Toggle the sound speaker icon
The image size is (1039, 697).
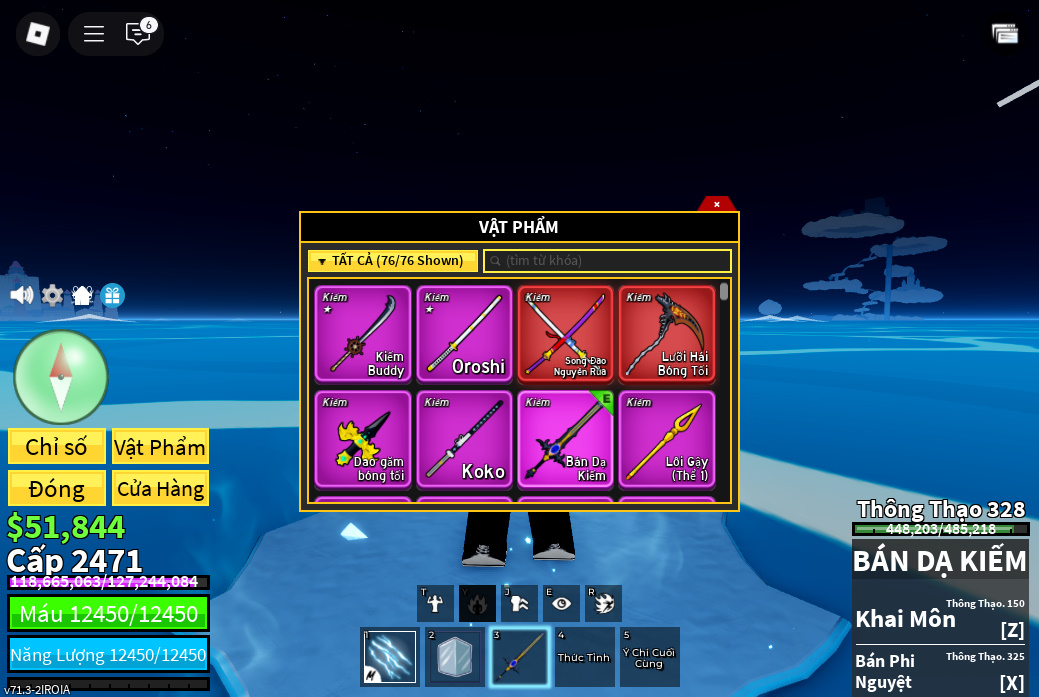tap(21, 295)
